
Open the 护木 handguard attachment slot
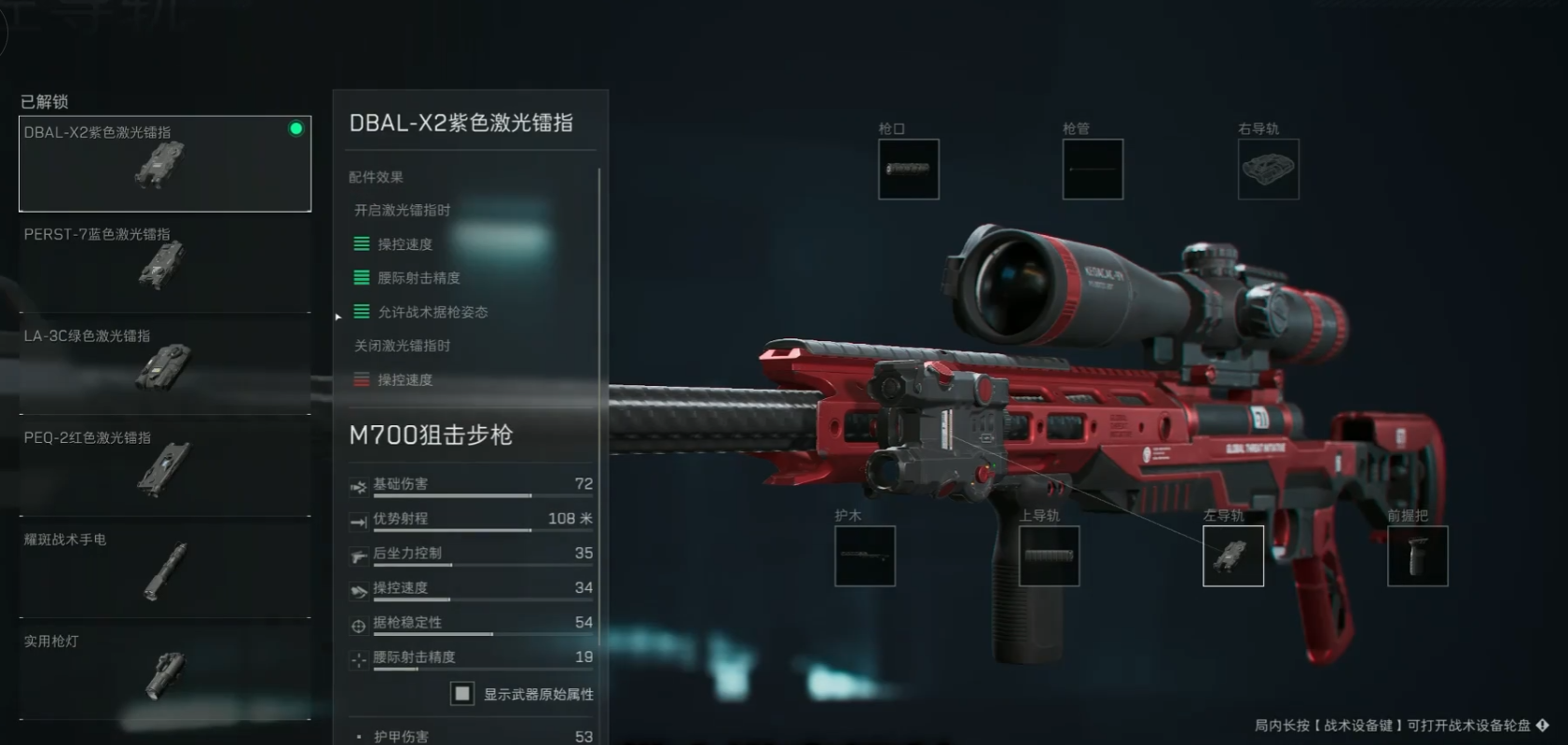click(x=863, y=556)
